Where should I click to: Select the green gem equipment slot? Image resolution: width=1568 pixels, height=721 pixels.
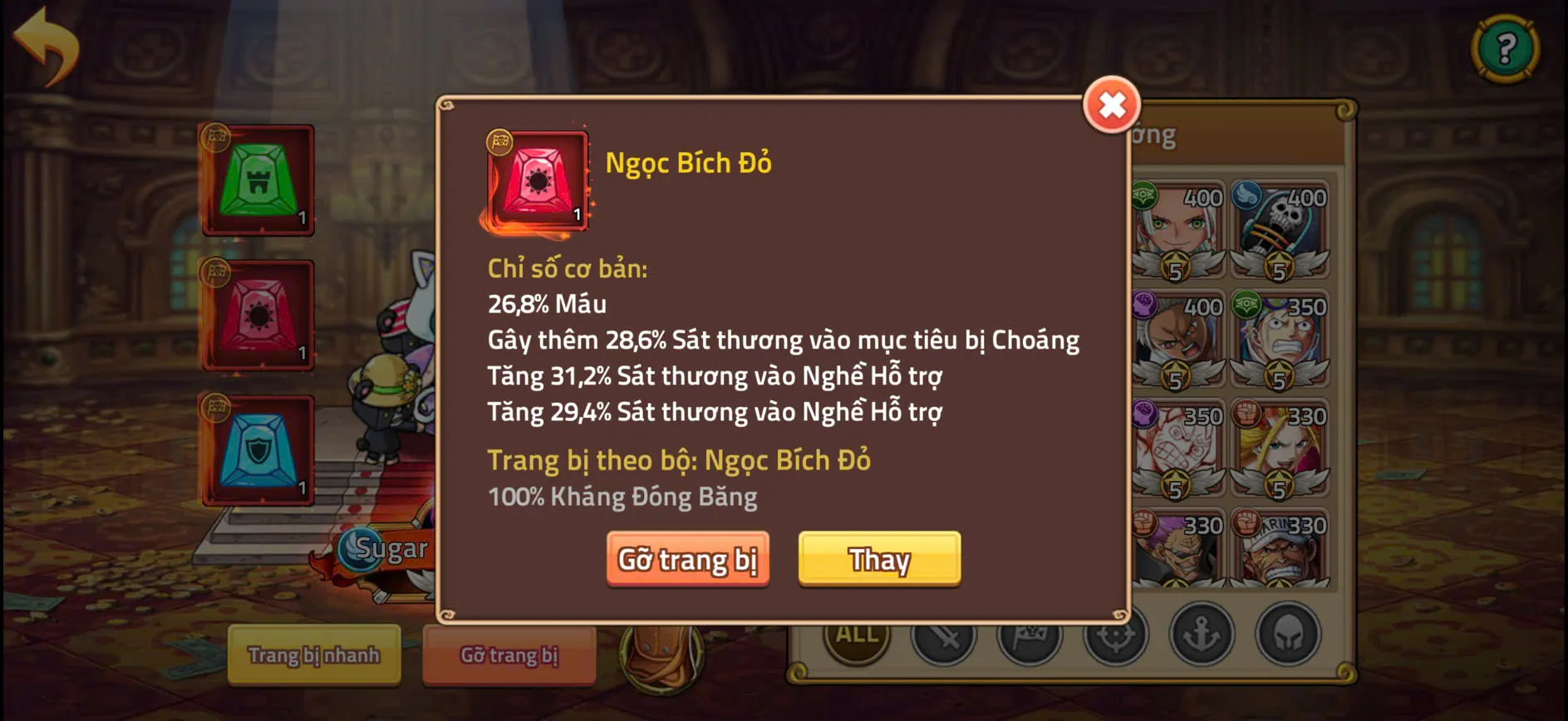(258, 179)
